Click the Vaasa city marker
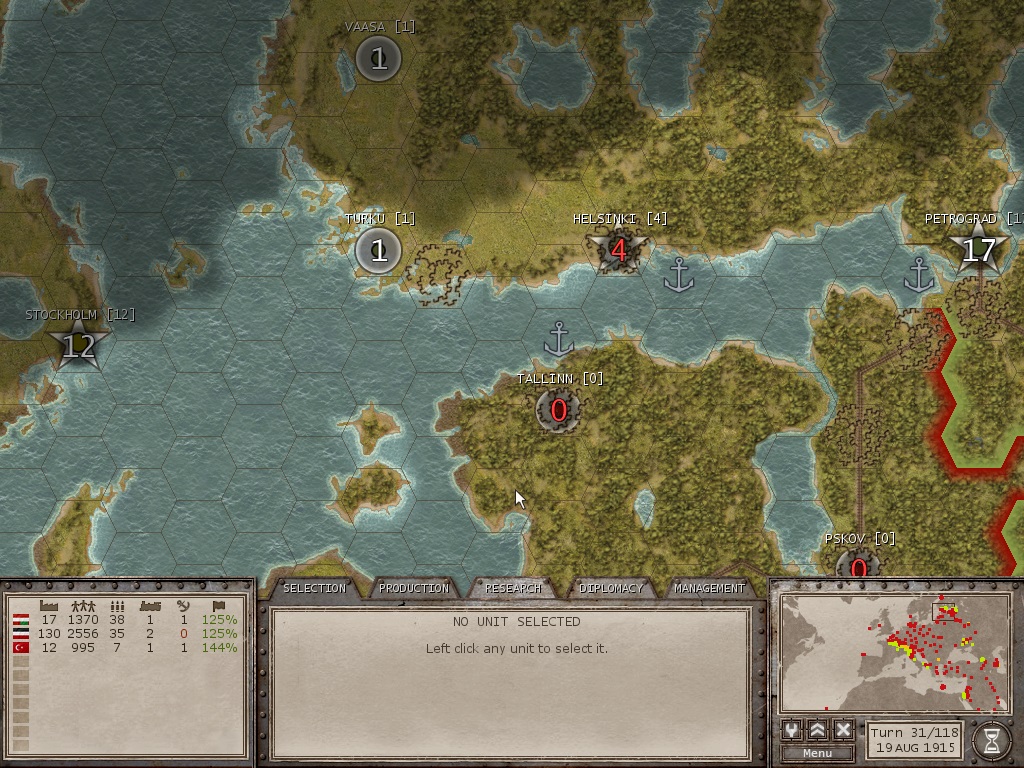The width and height of the screenshot is (1024, 768). [378, 59]
